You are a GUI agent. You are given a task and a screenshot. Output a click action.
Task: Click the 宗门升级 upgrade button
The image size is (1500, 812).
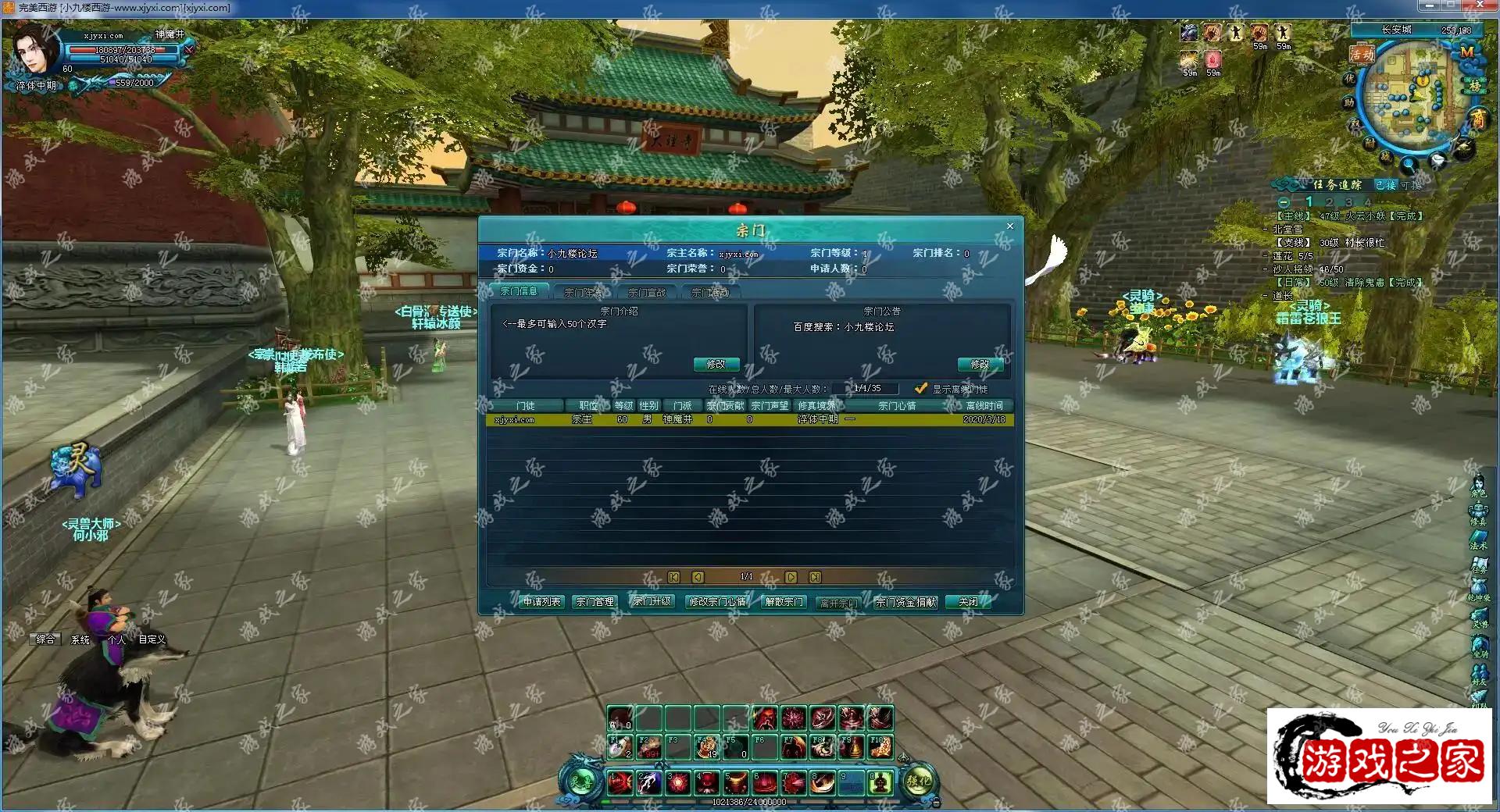(x=652, y=602)
